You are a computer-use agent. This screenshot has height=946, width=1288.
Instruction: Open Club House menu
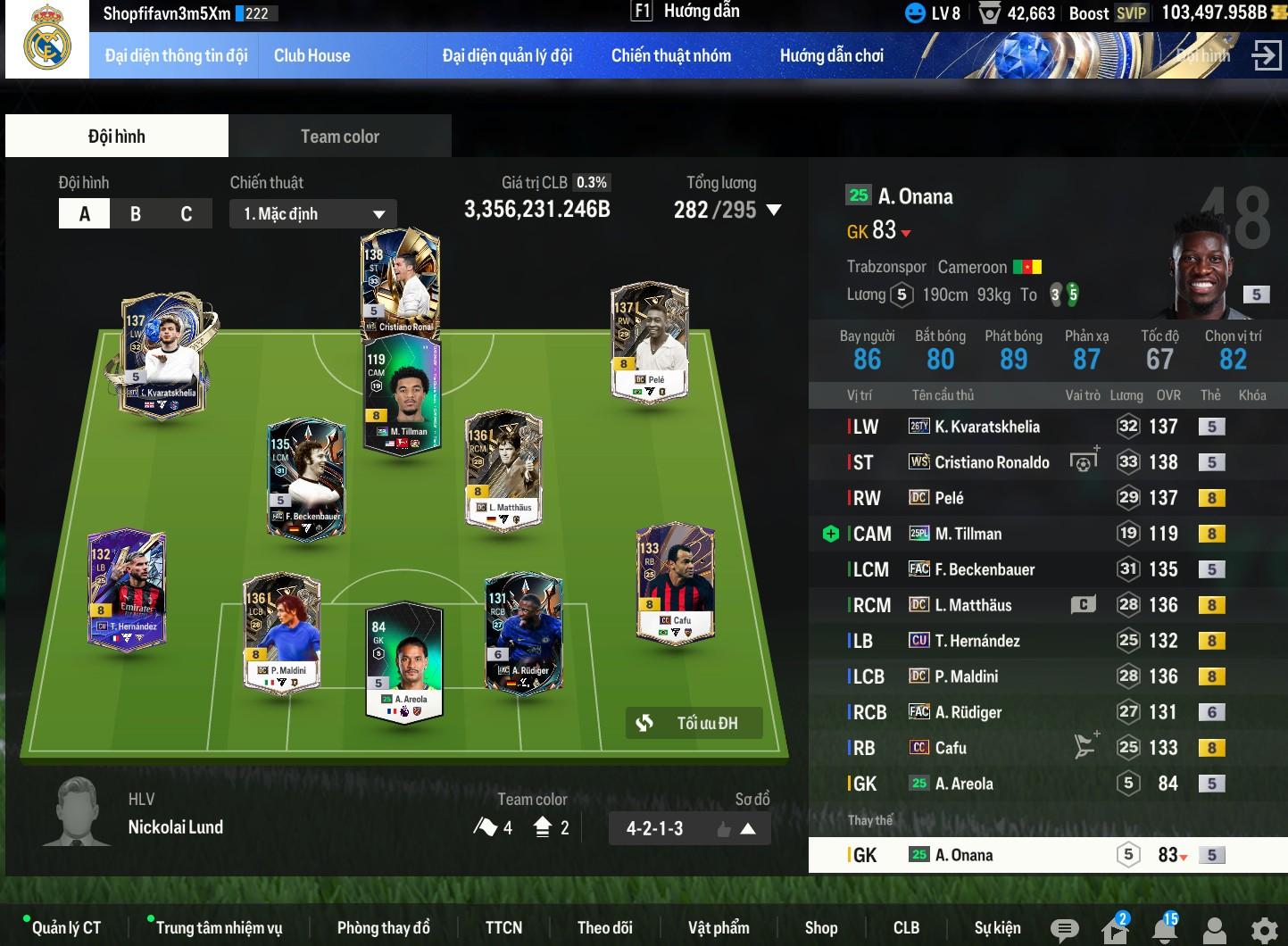pos(312,55)
